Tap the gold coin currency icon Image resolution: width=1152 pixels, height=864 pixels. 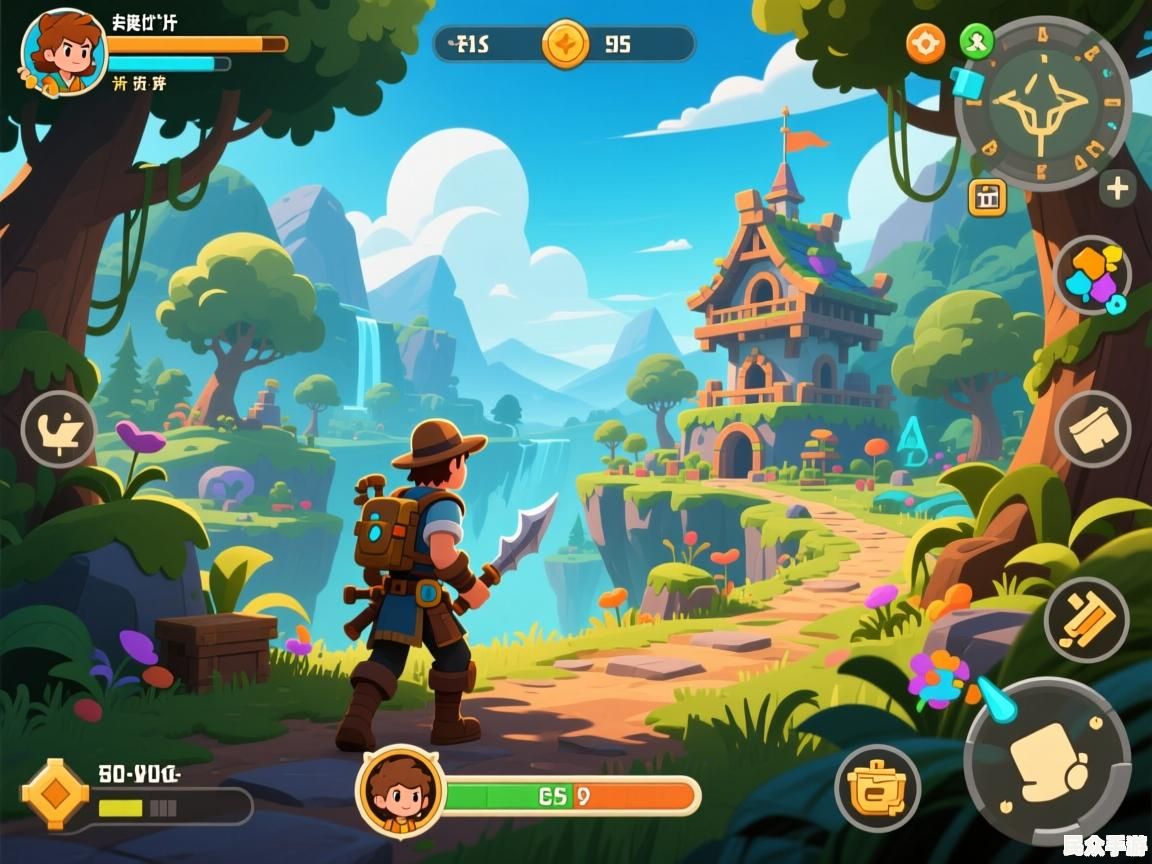tap(565, 44)
